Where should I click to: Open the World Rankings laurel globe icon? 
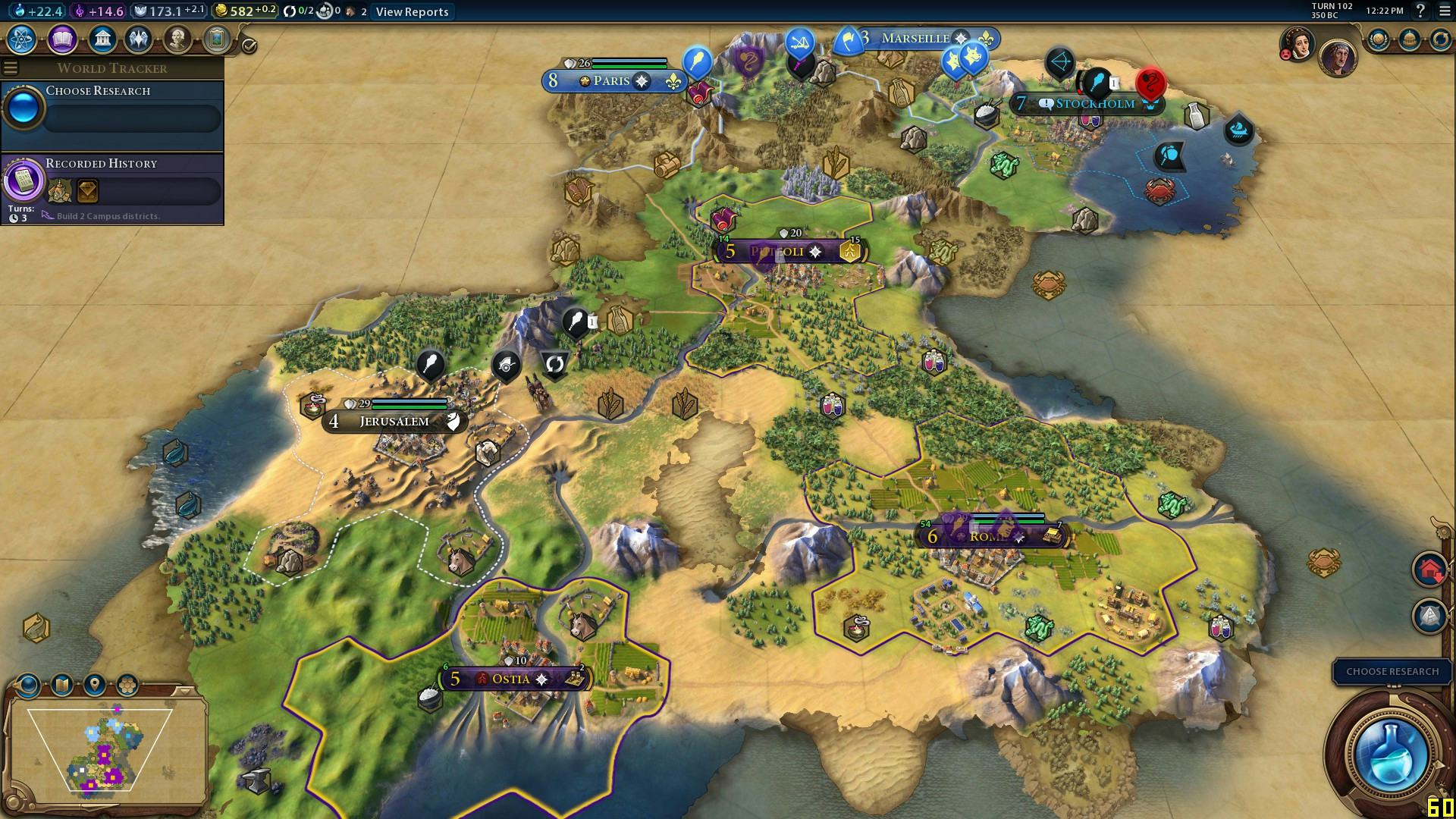pyautogui.click(x=1378, y=39)
